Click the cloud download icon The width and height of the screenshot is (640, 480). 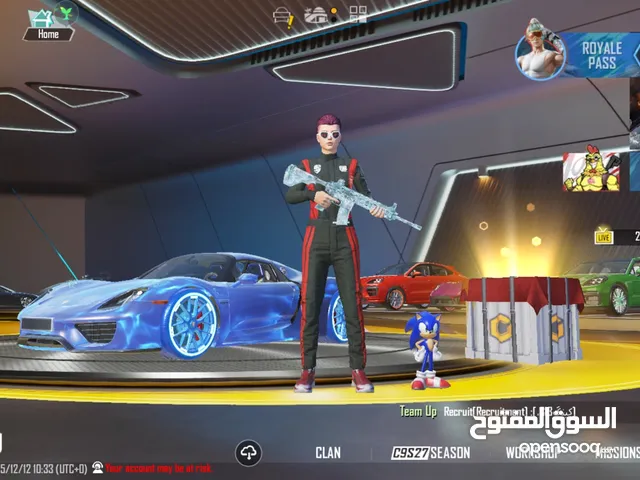[248, 453]
